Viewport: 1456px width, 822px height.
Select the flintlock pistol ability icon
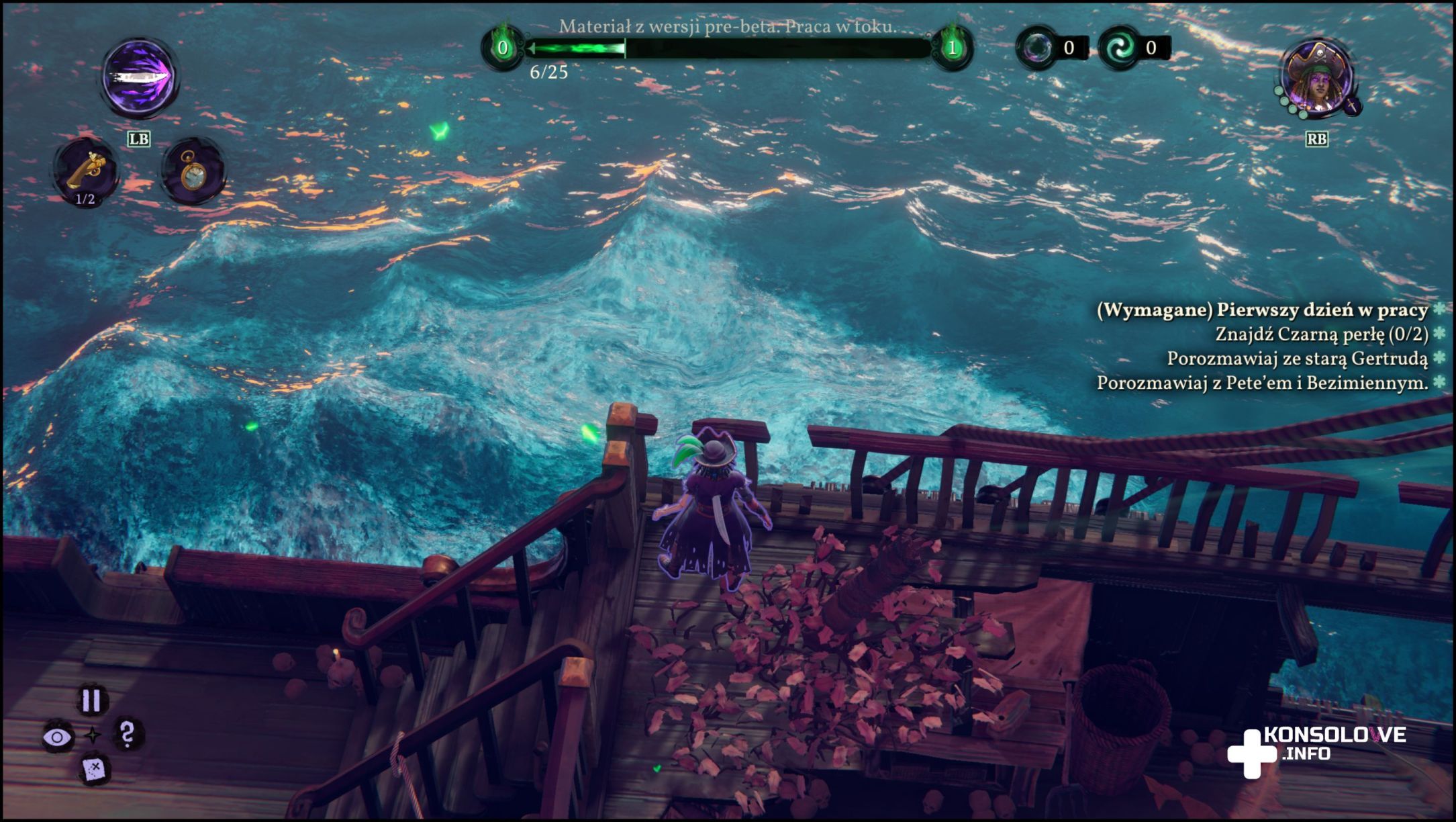click(x=86, y=171)
